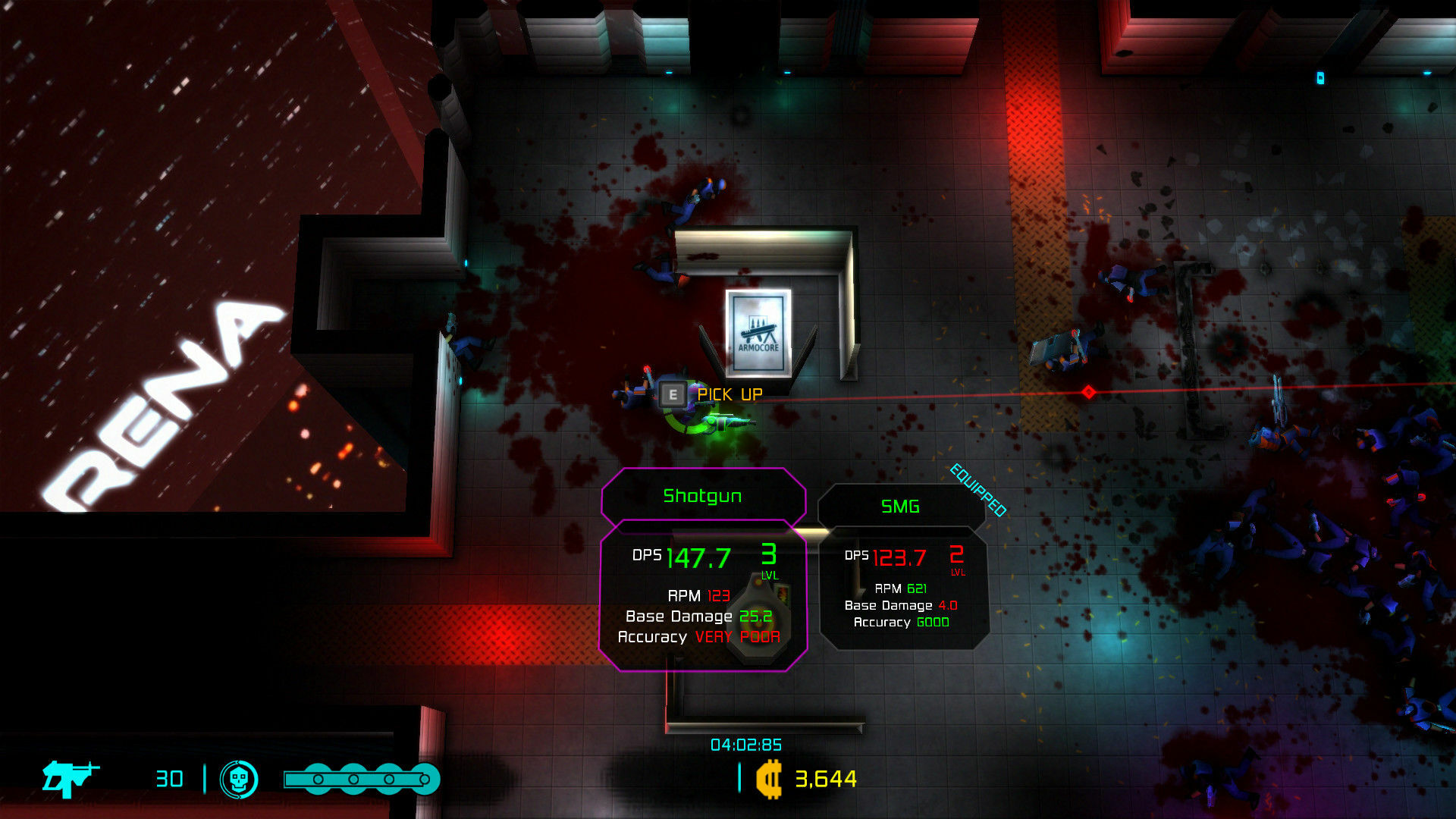Select the Shotgun tab label
Screen dimensions: 1456x819
704,496
